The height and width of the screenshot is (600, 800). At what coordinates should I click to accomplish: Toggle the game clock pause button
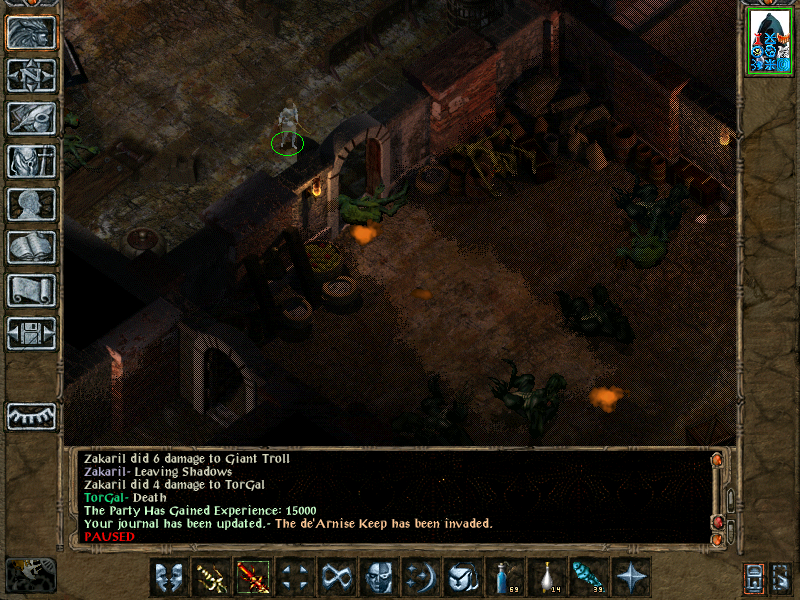click(x=31, y=575)
